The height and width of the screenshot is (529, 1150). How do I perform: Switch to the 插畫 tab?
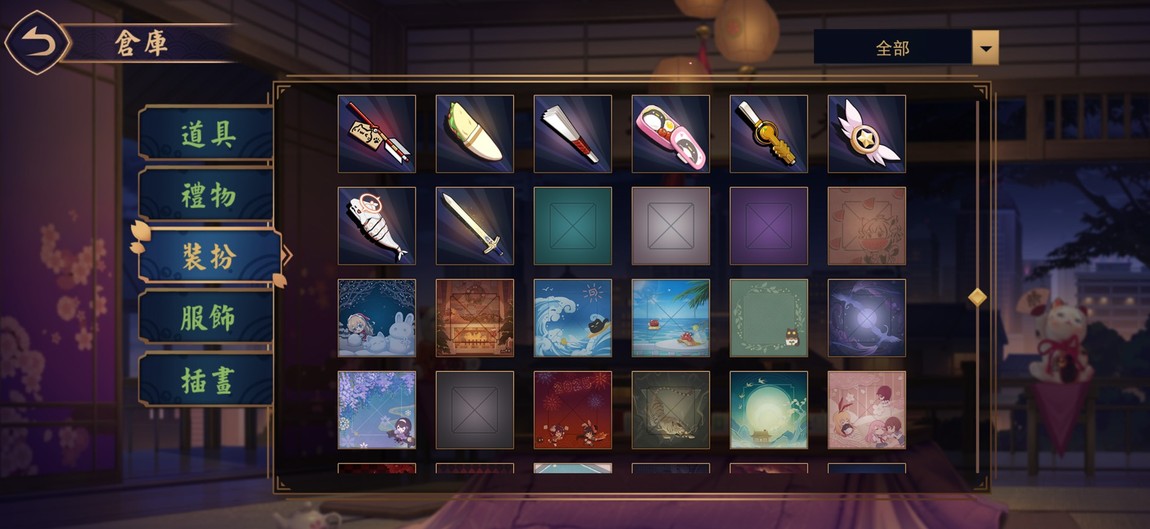(x=207, y=378)
